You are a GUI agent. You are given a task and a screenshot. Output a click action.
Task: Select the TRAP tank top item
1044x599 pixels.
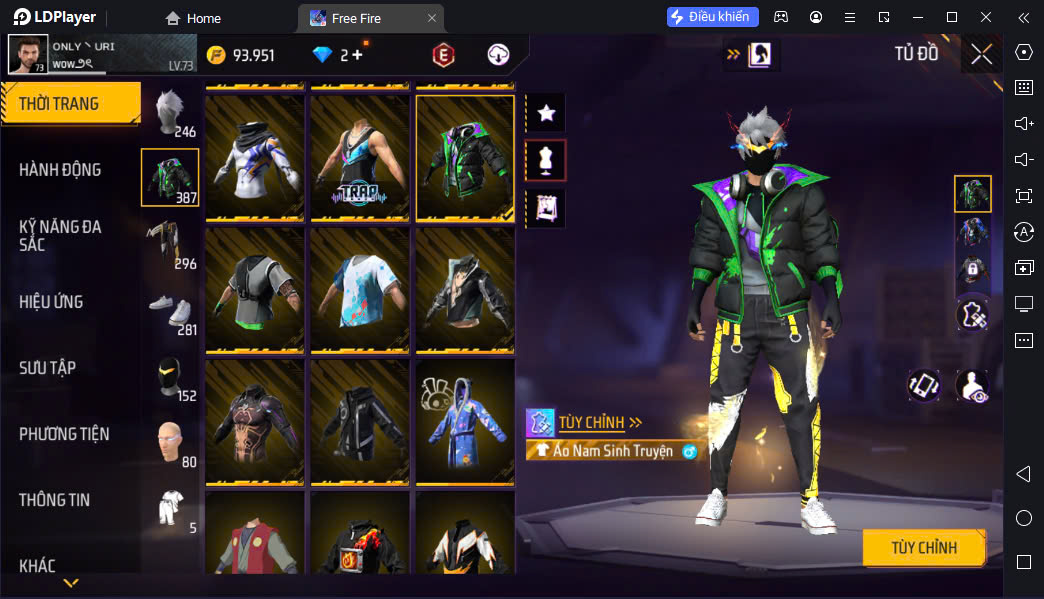[360, 158]
